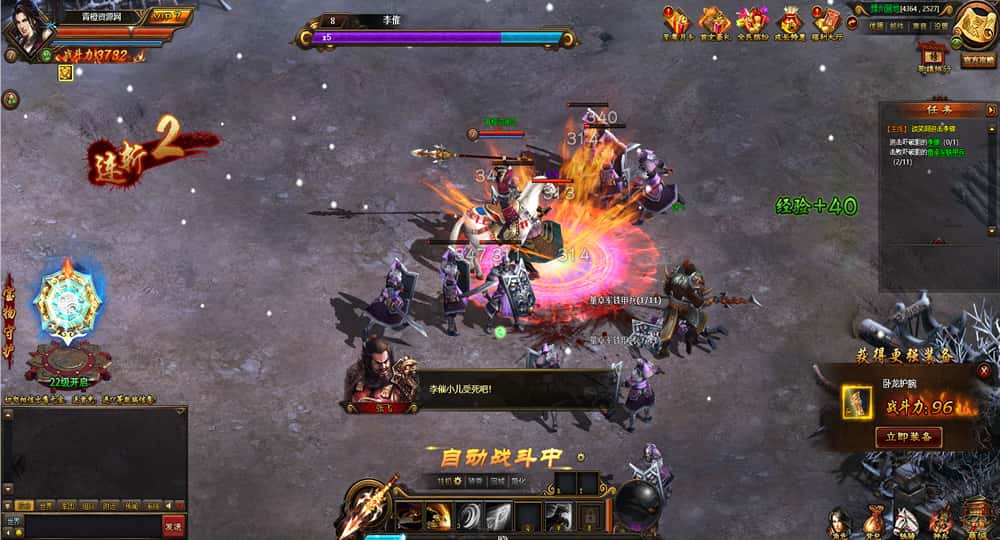Click the 立即装备 equip-now button
The height and width of the screenshot is (540, 1000).
pyautogui.click(x=908, y=437)
